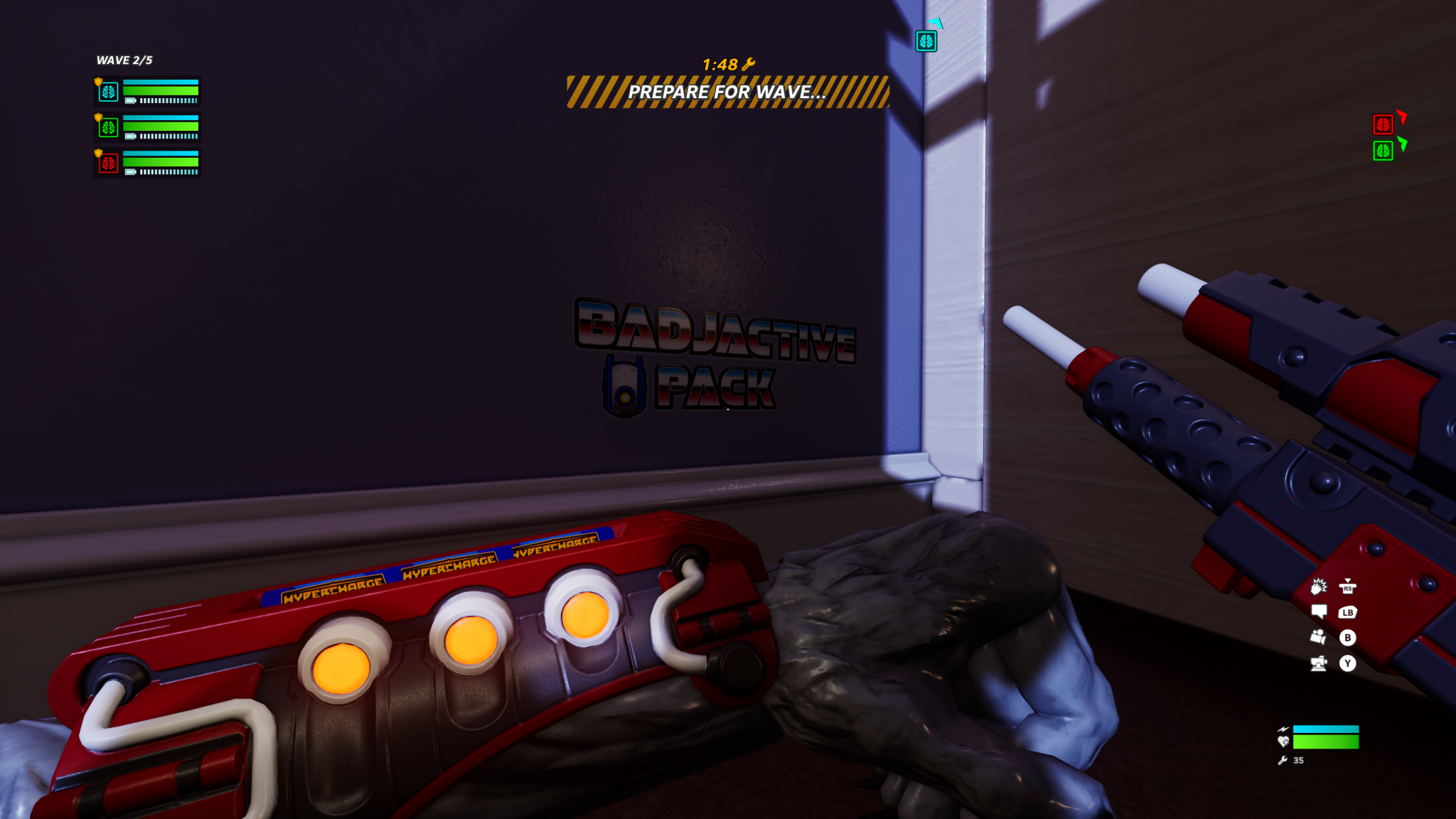
Task: Click the chat bubble prompt icon
Action: (1319, 611)
